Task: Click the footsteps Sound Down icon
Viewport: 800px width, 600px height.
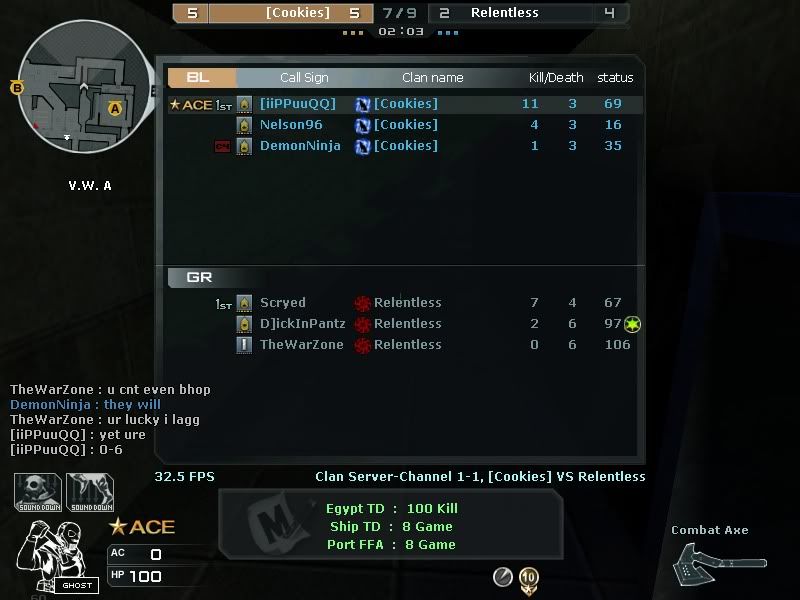Action: tap(89, 491)
